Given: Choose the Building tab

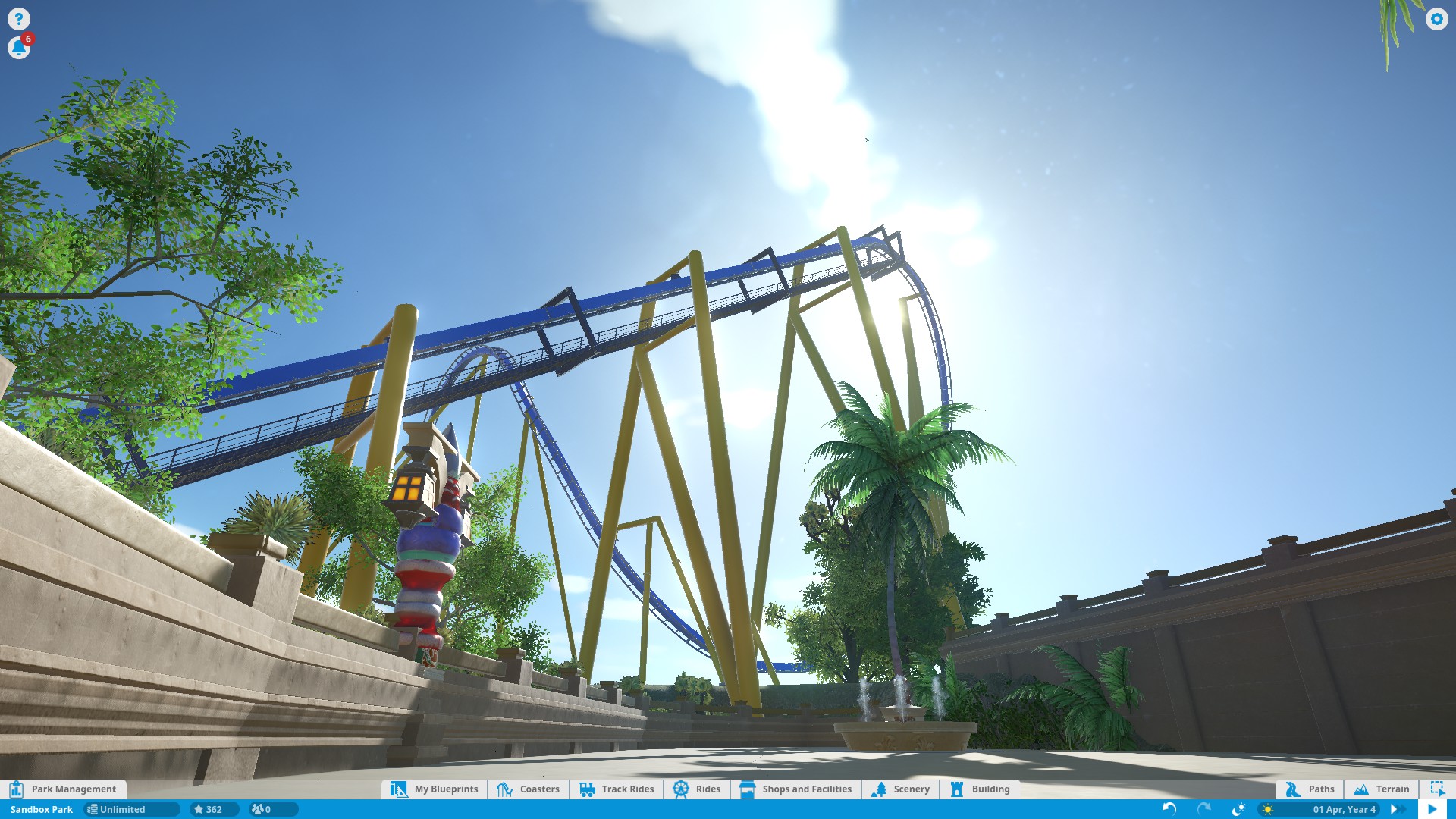Looking at the screenshot, I should pyautogui.click(x=980, y=789).
